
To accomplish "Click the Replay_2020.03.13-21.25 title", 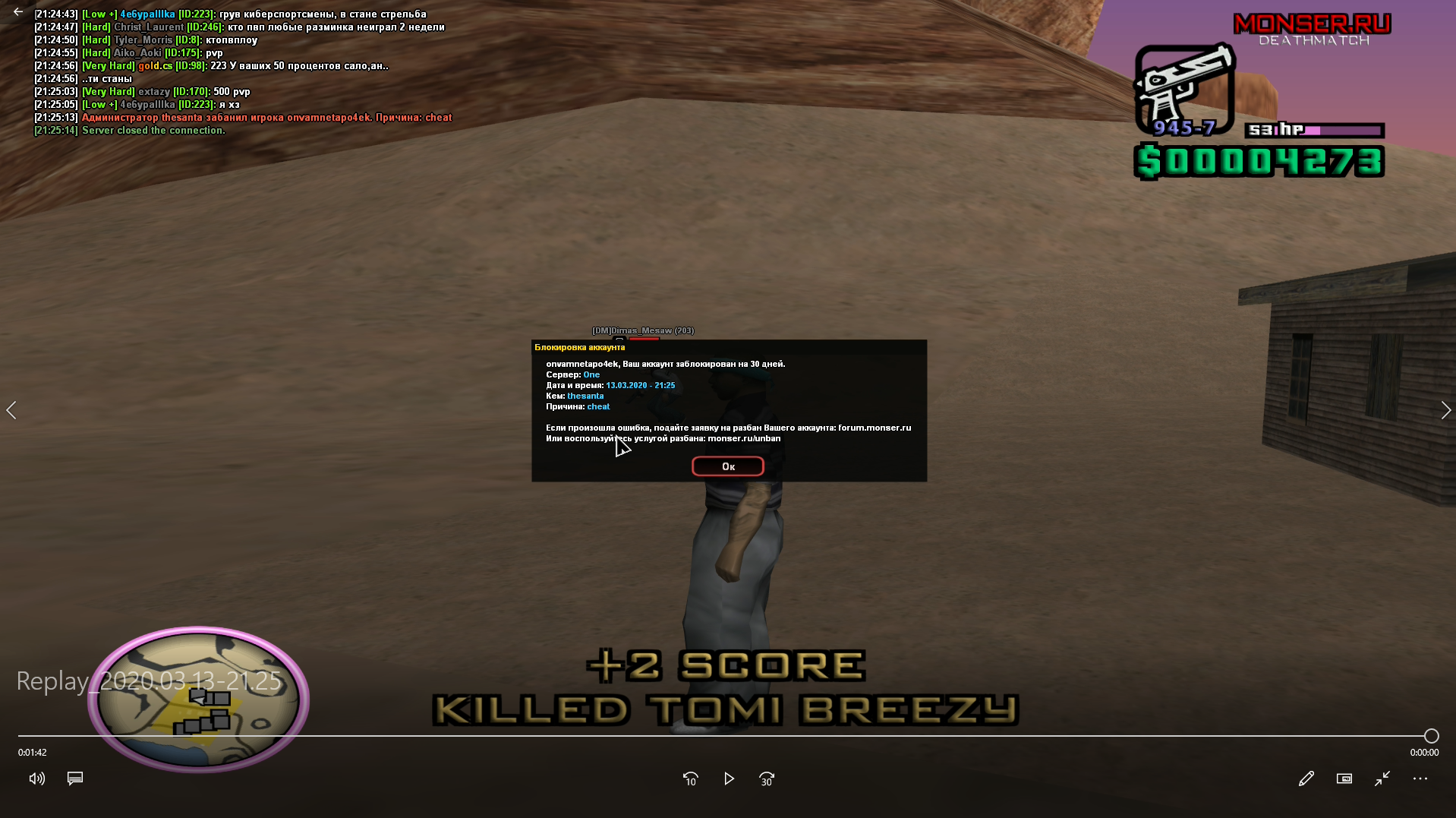I will pos(149,681).
